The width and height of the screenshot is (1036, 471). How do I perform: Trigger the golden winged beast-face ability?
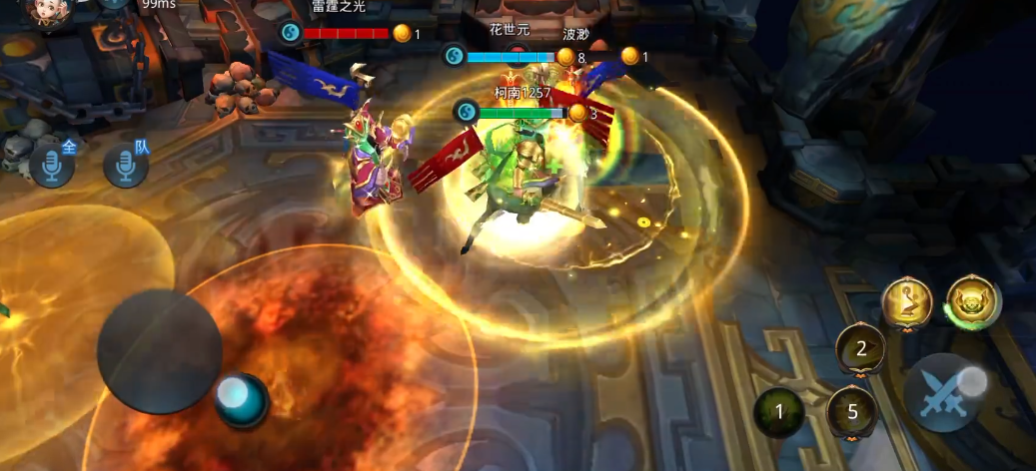(x=974, y=302)
